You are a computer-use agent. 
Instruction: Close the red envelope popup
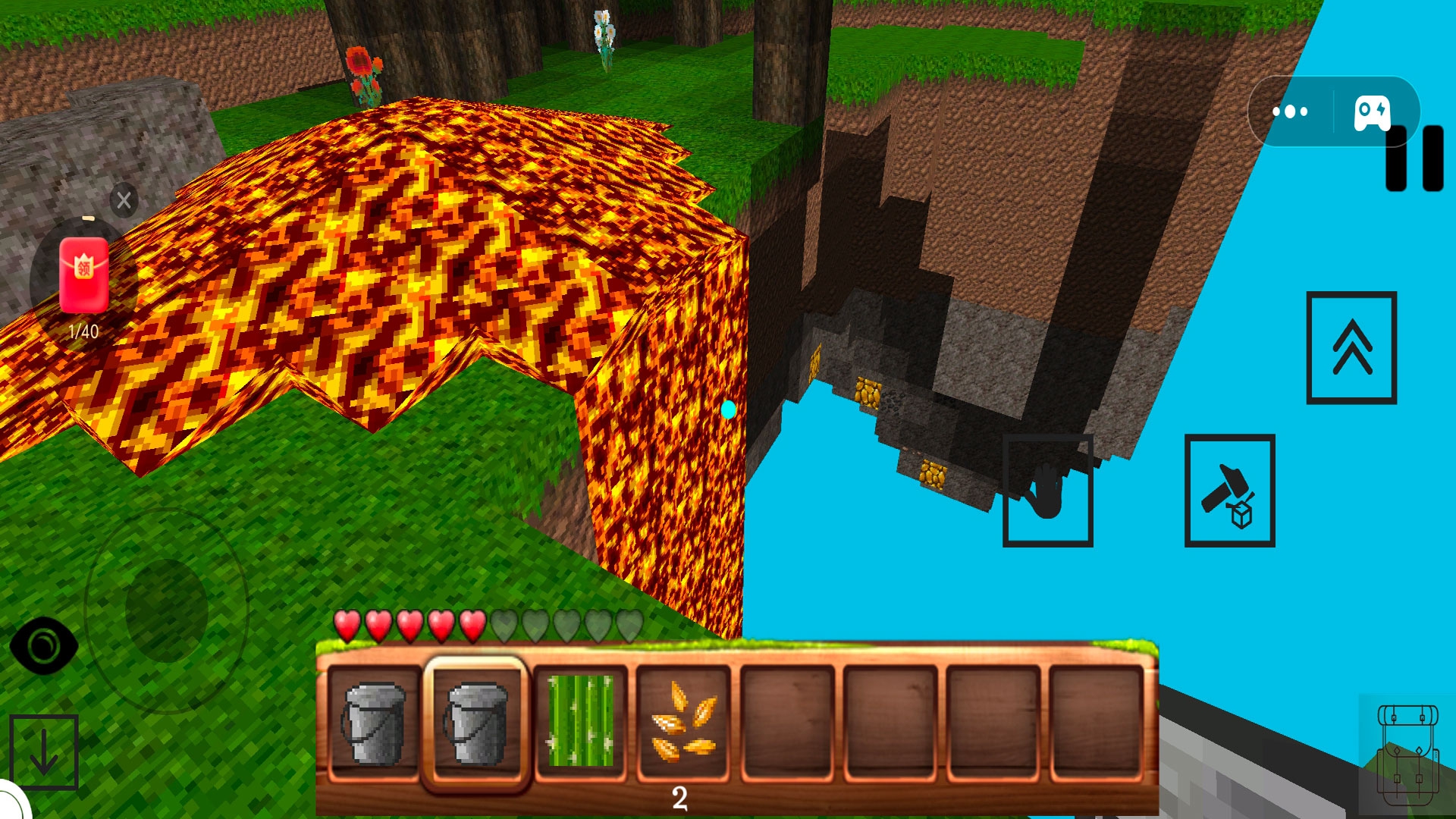[124, 200]
